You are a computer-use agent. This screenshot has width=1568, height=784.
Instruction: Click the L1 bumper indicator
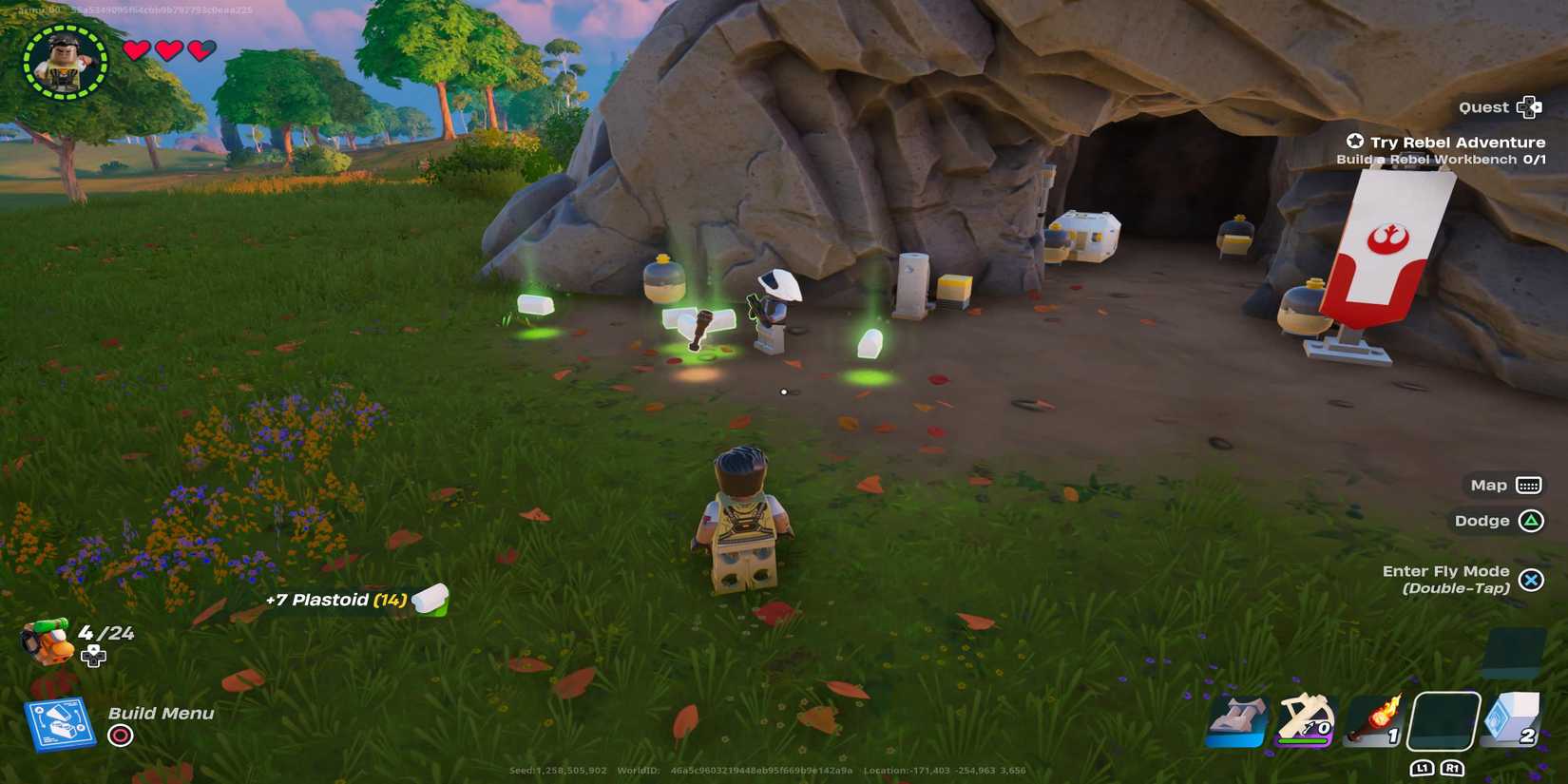pos(1423,767)
